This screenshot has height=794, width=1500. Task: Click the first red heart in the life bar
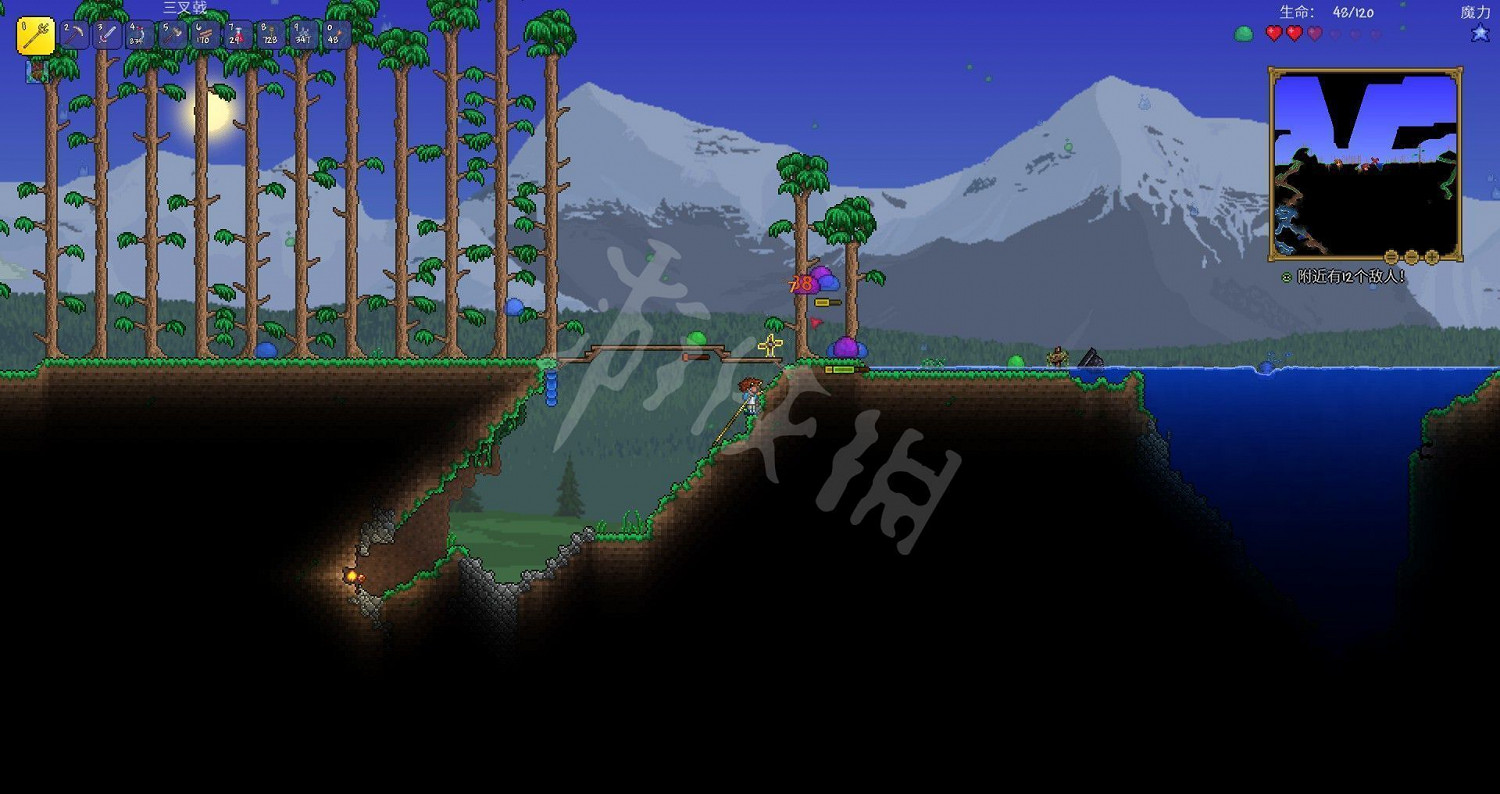pos(1274,33)
